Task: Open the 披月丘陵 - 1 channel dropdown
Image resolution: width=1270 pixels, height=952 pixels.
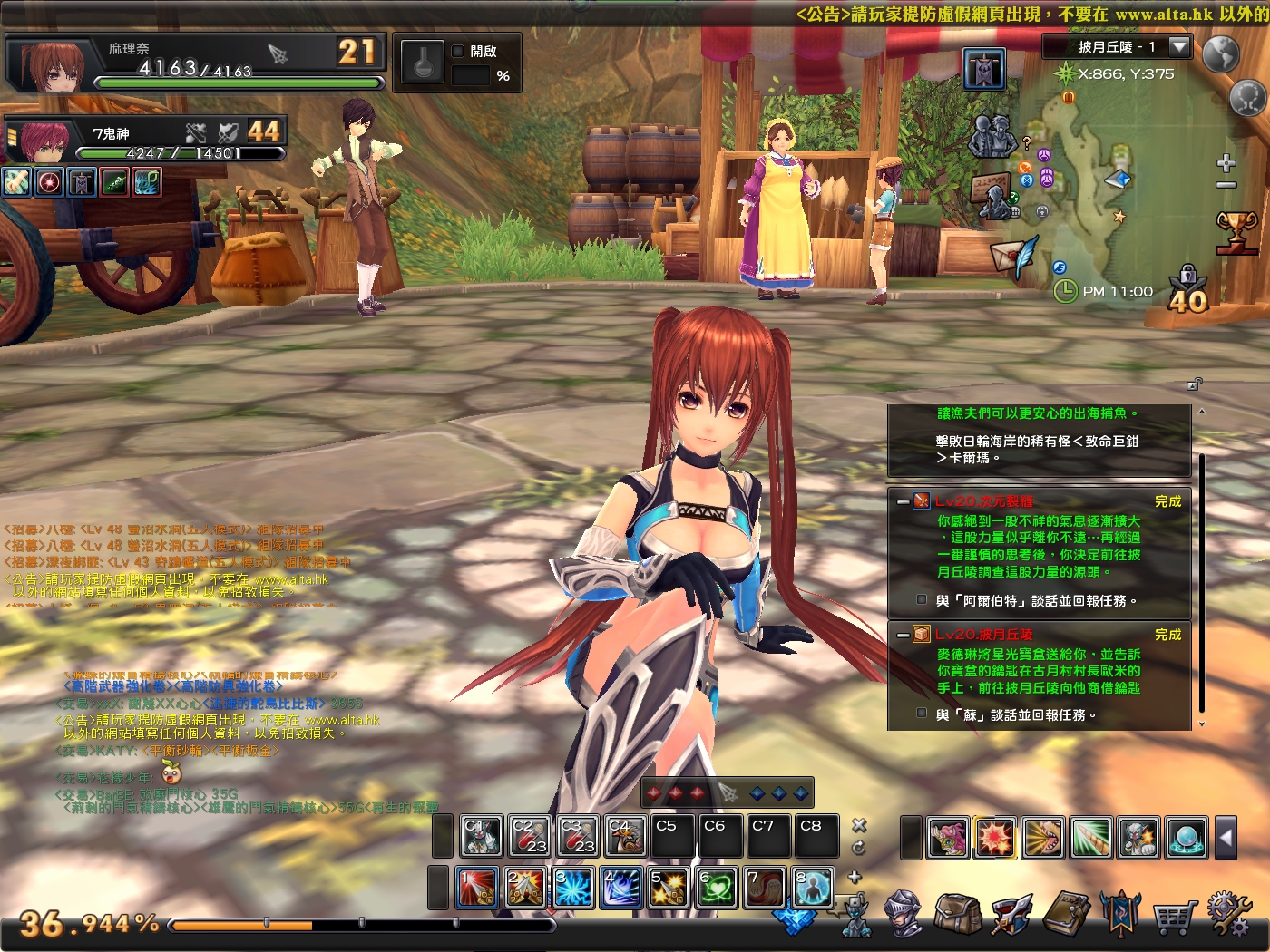Action: click(x=1177, y=45)
